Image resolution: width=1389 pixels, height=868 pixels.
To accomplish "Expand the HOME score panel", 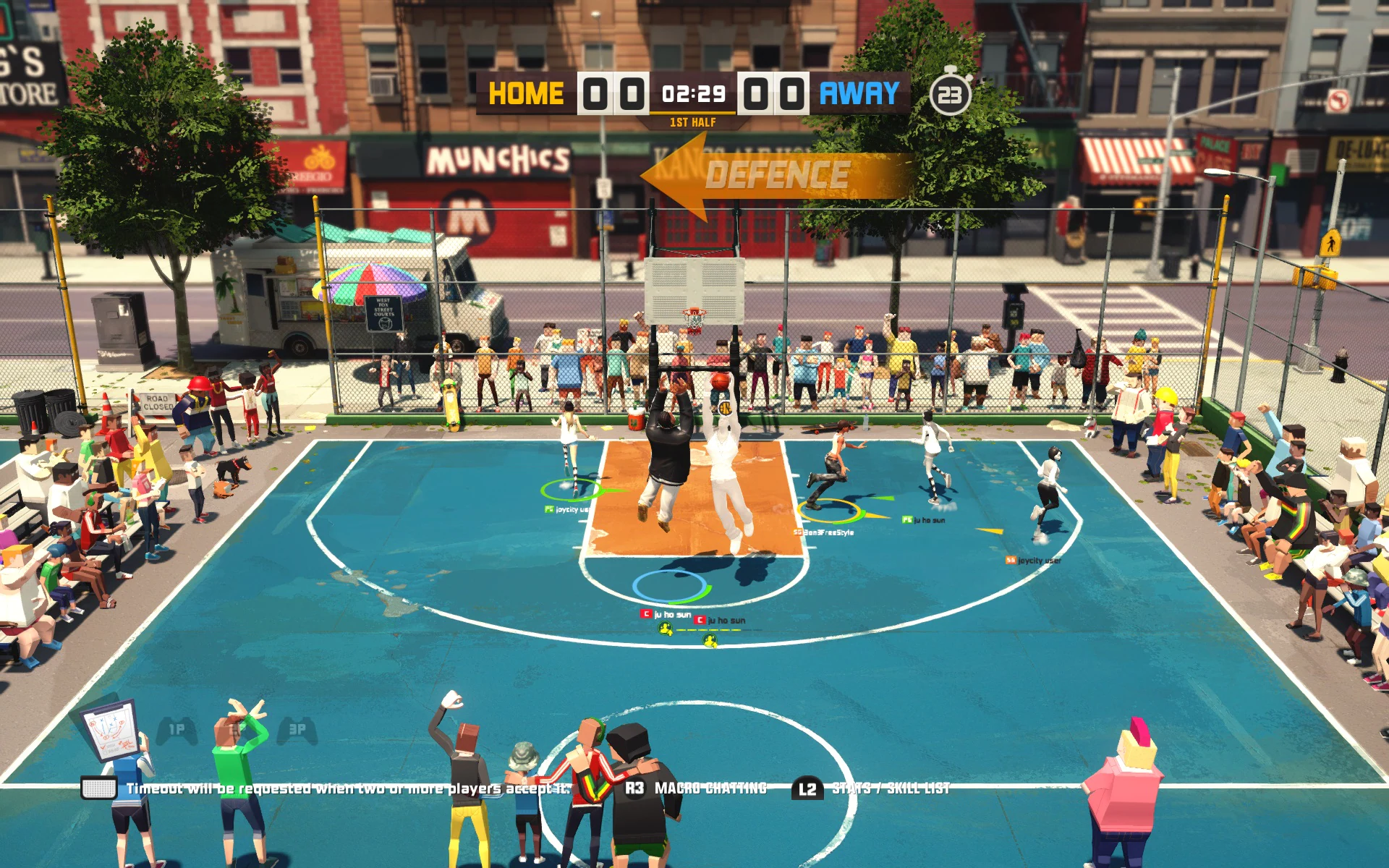I will 613,93.
